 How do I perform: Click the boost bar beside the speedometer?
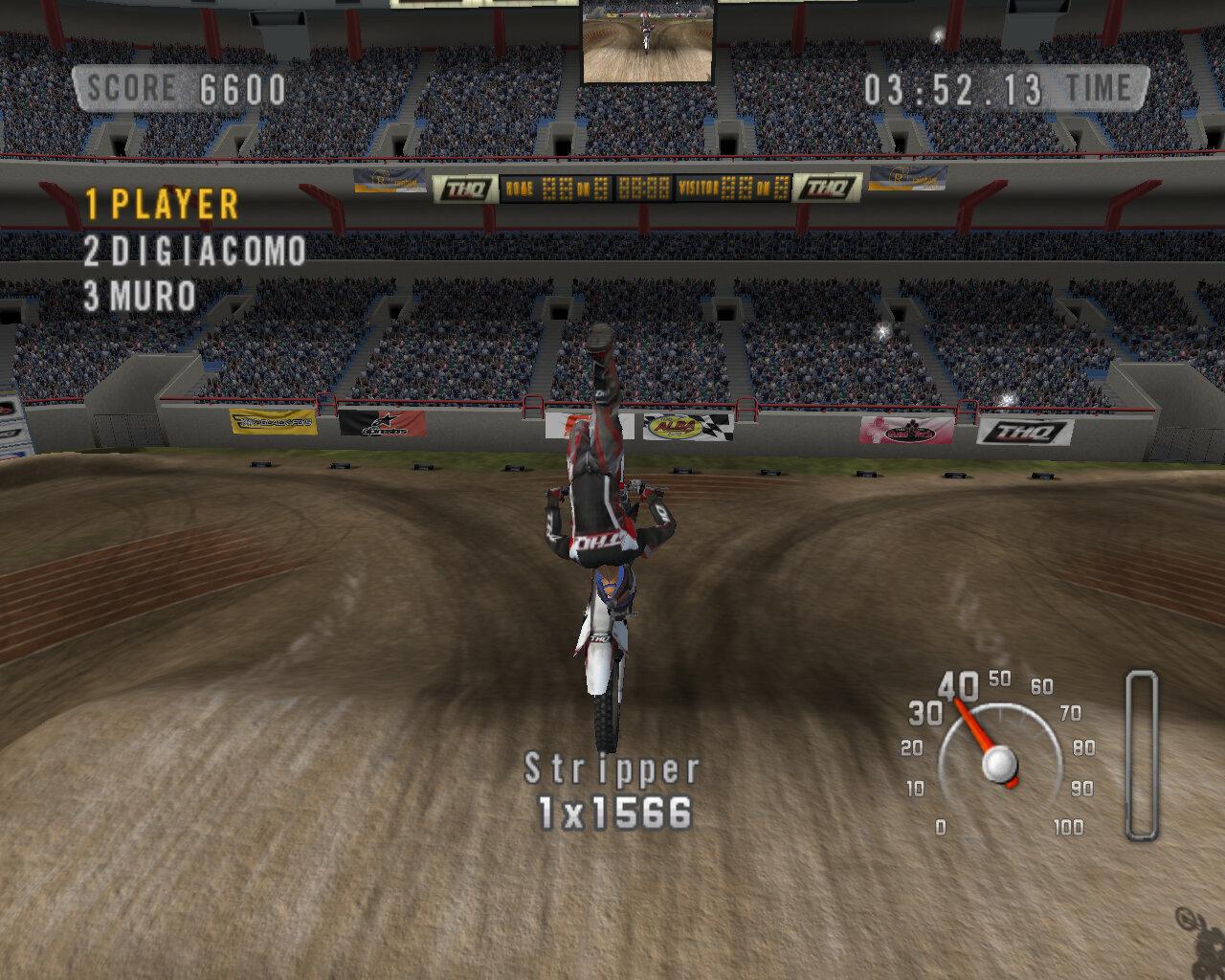point(1142,756)
